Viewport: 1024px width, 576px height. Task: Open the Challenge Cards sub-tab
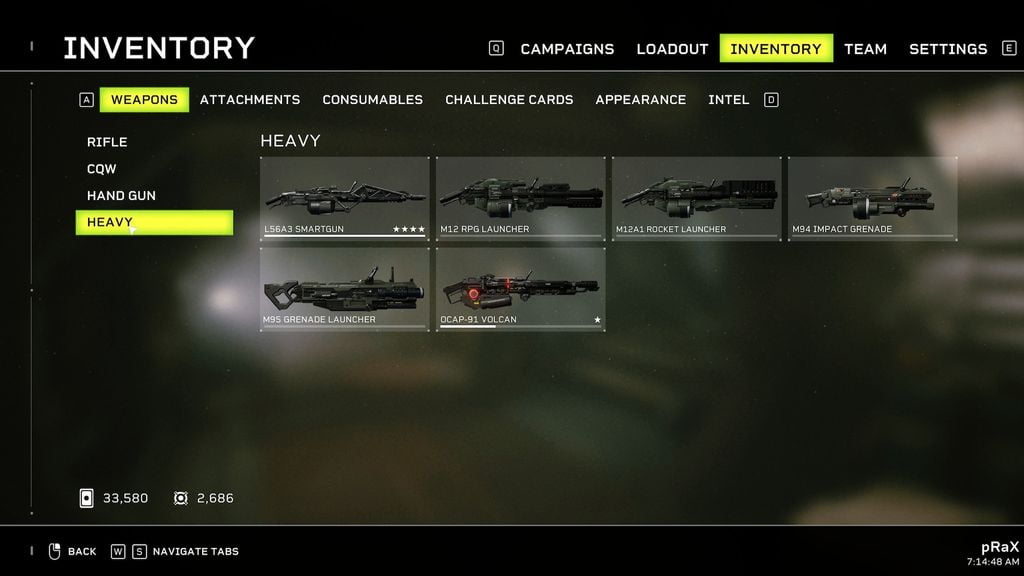(x=509, y=100)
